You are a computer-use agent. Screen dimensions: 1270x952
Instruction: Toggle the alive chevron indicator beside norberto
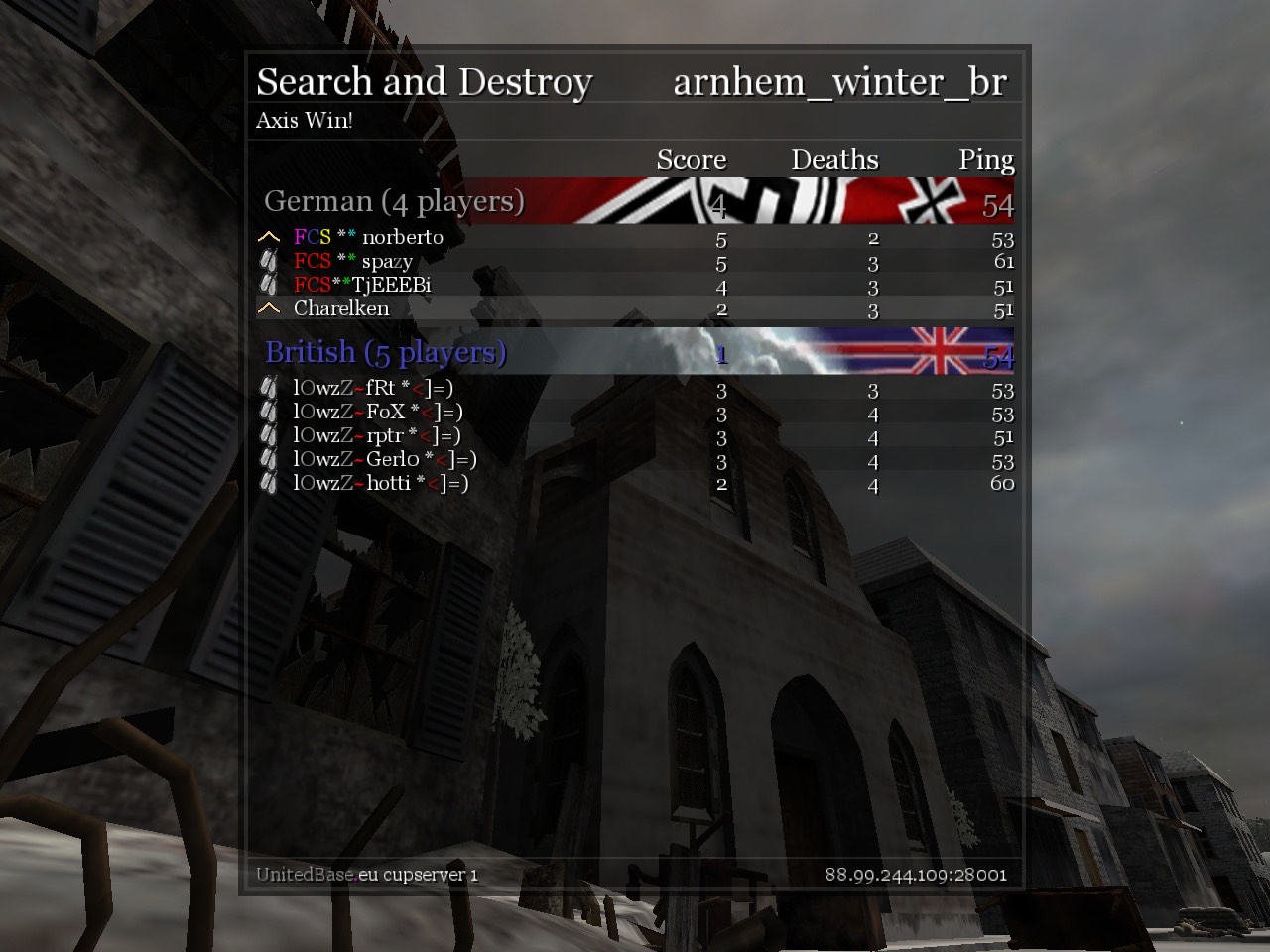[x=267, y=237]
